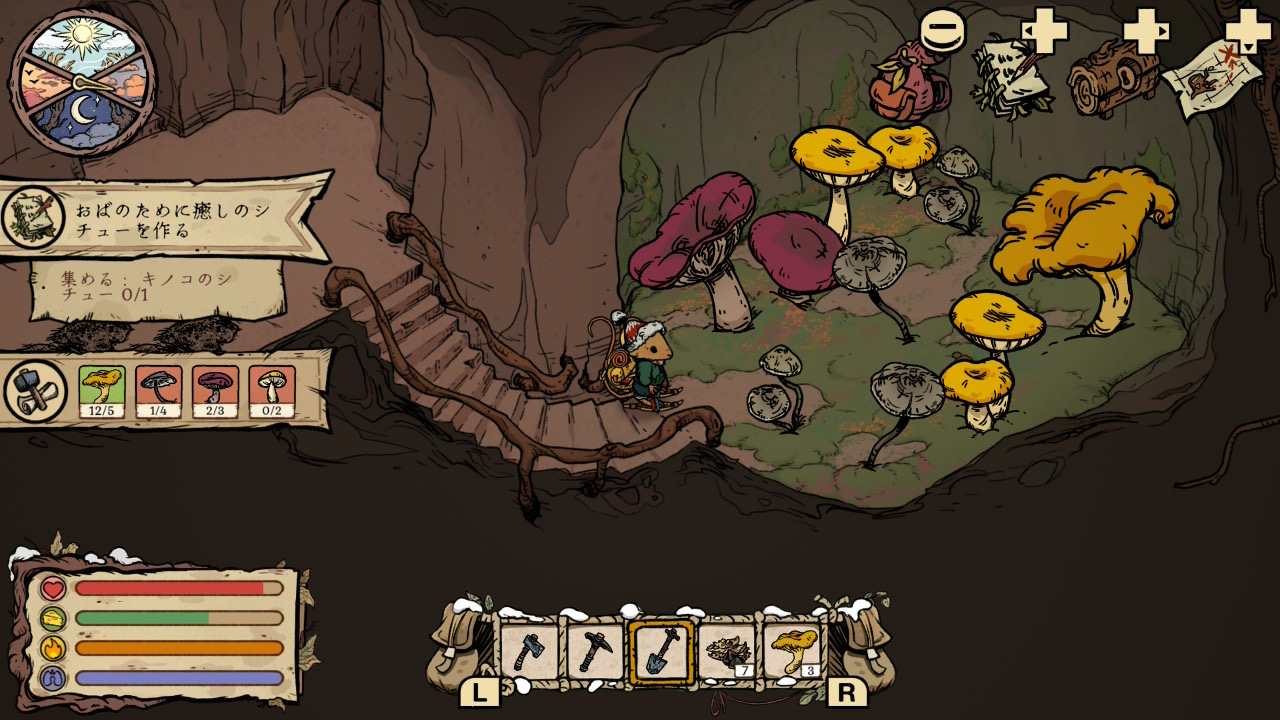
Task: Click the healing stew quest banner
Action: pyautogui.click(x=165, y=217)
